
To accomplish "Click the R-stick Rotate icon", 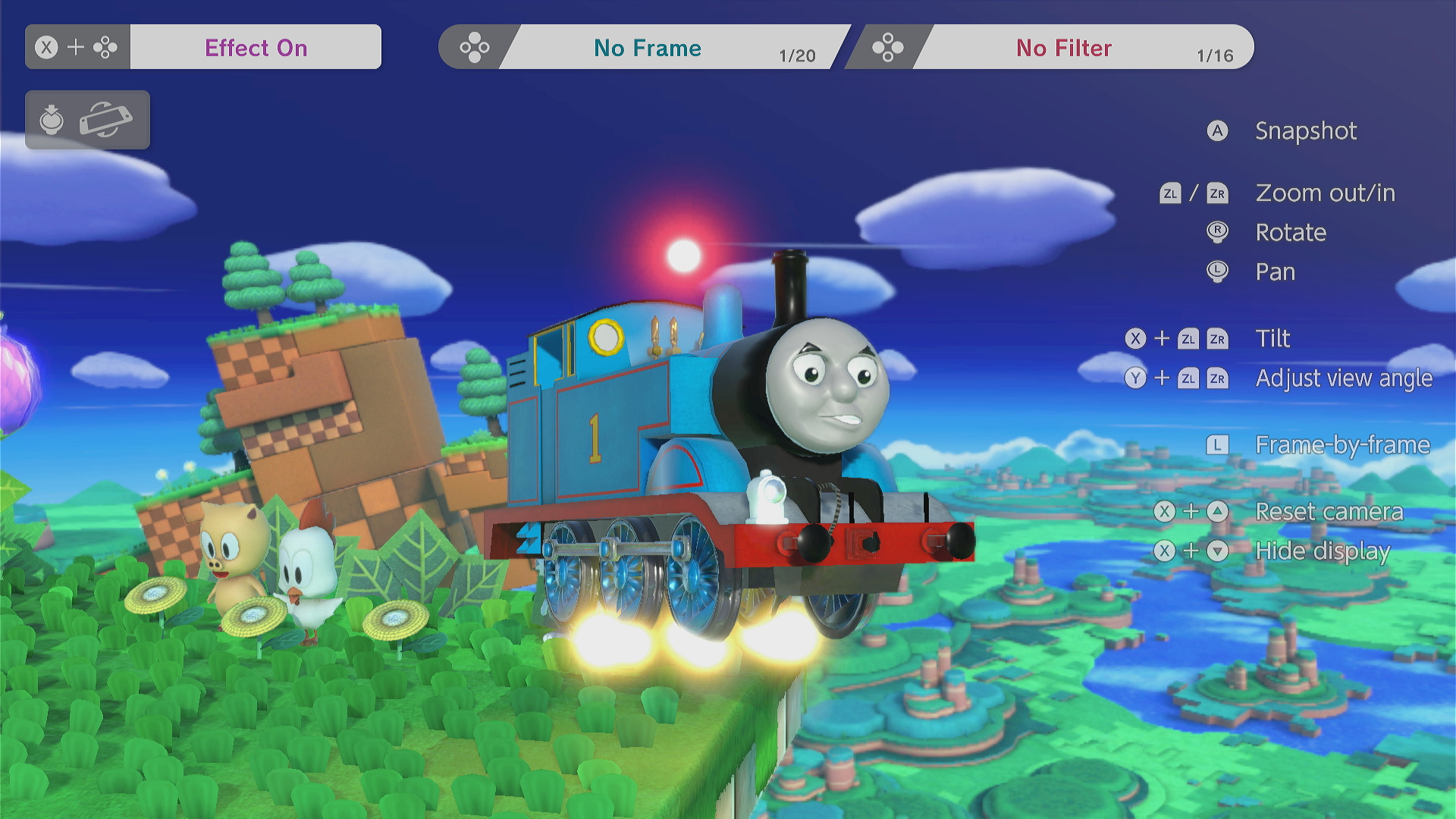I will pyautogui.click(x=1217, y=232).
